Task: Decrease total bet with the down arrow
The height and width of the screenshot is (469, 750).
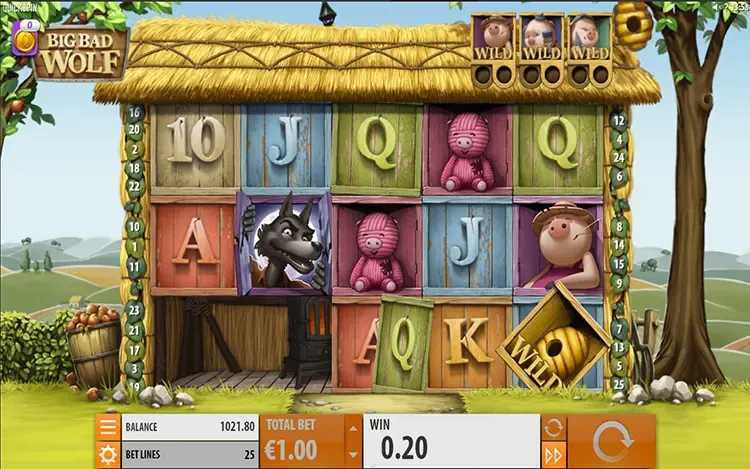Action: [350, 455]
